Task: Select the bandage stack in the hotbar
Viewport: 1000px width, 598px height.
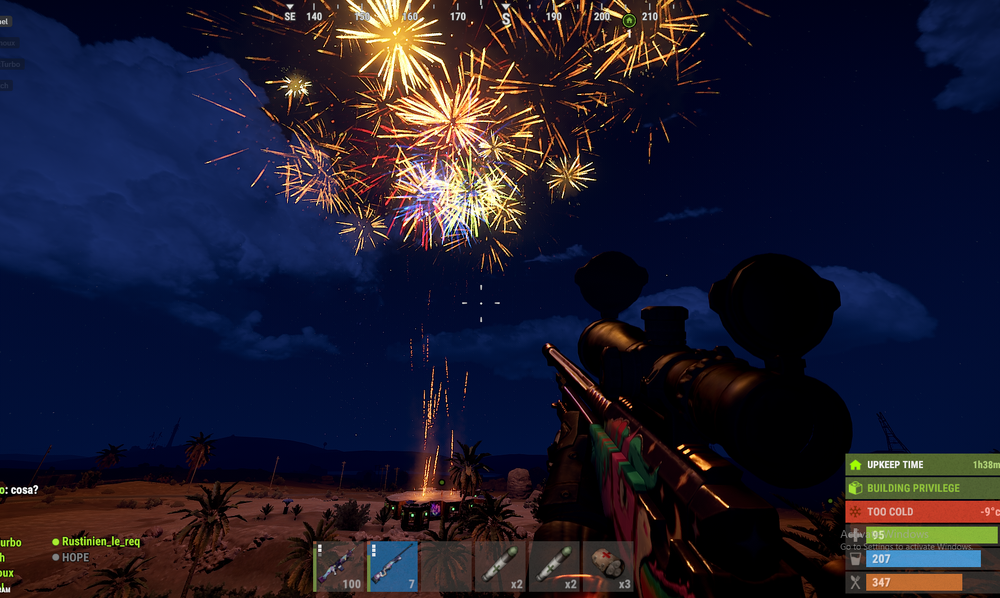Action: click(x=609, y=567)
